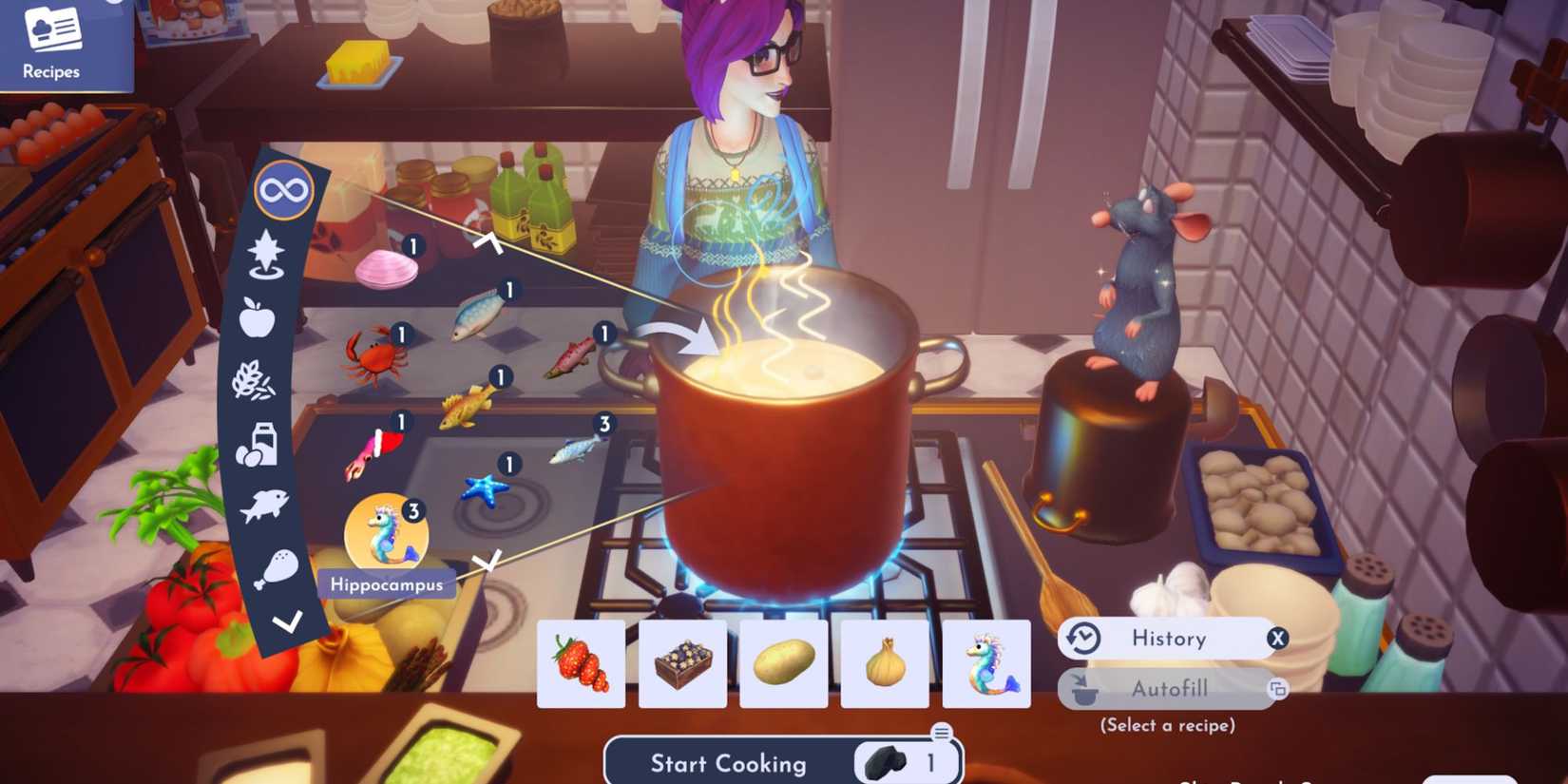Open the History panel clock icon
Screen dimensions: 1568x784
click(x=1081, y=638)
